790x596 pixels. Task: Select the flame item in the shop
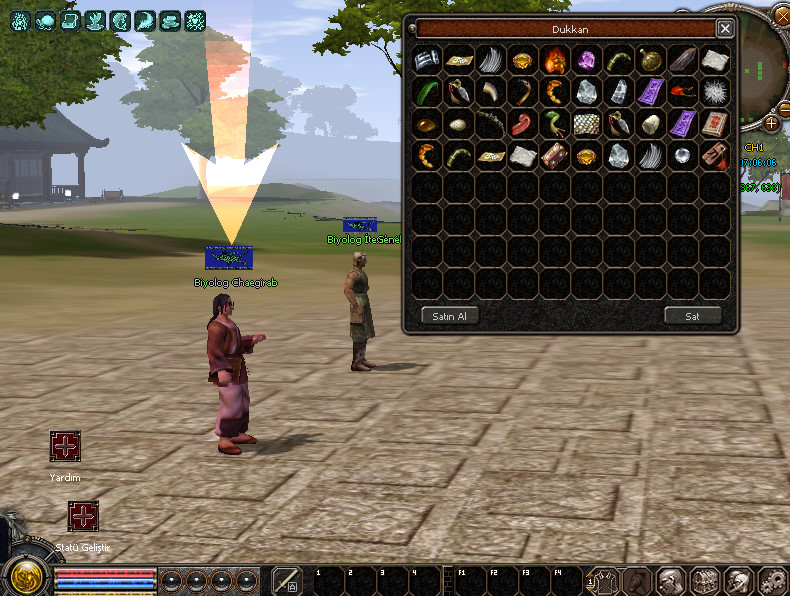pos(555,60)
